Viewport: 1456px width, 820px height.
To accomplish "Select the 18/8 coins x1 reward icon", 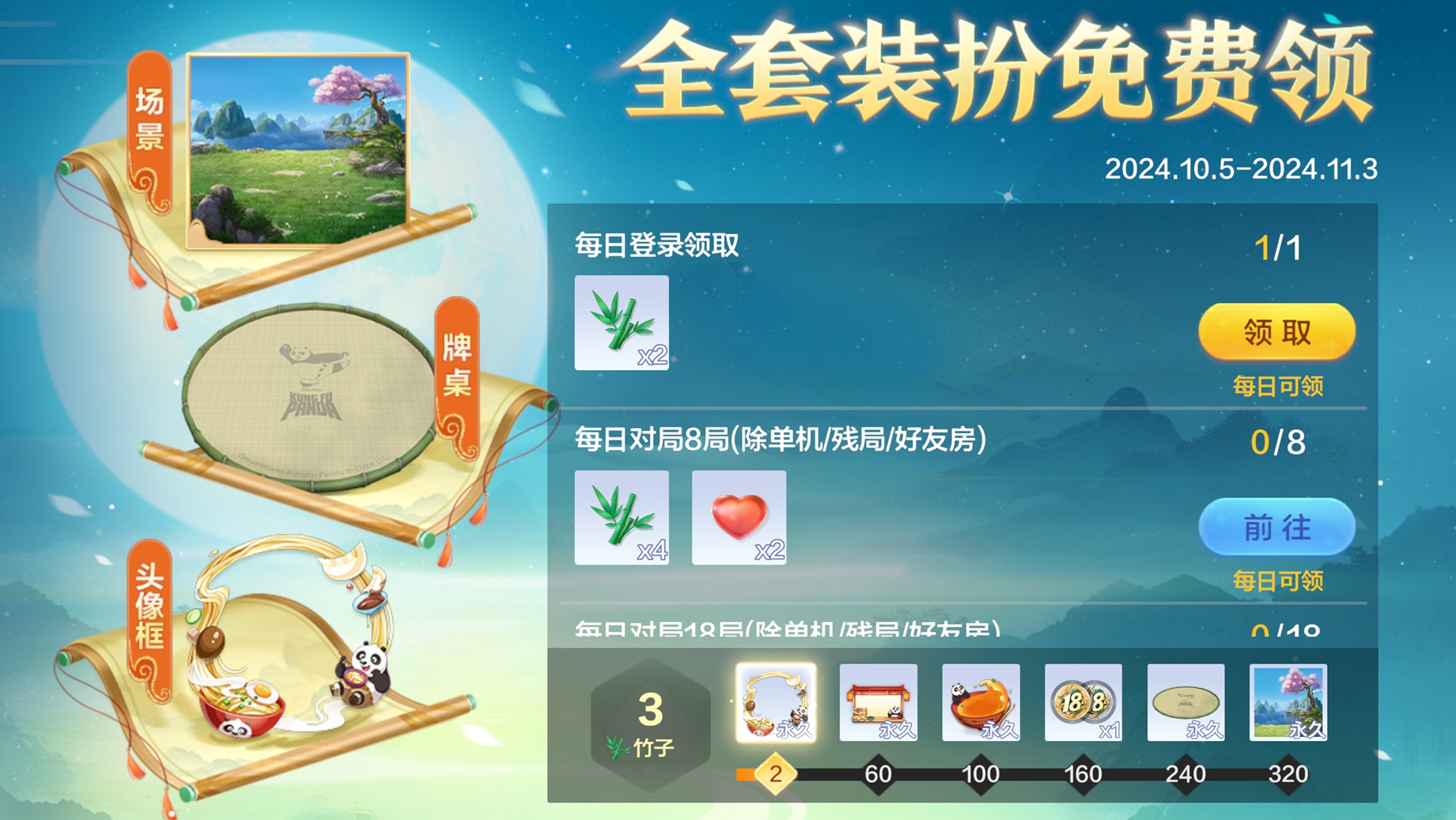I will [1084, 703].
